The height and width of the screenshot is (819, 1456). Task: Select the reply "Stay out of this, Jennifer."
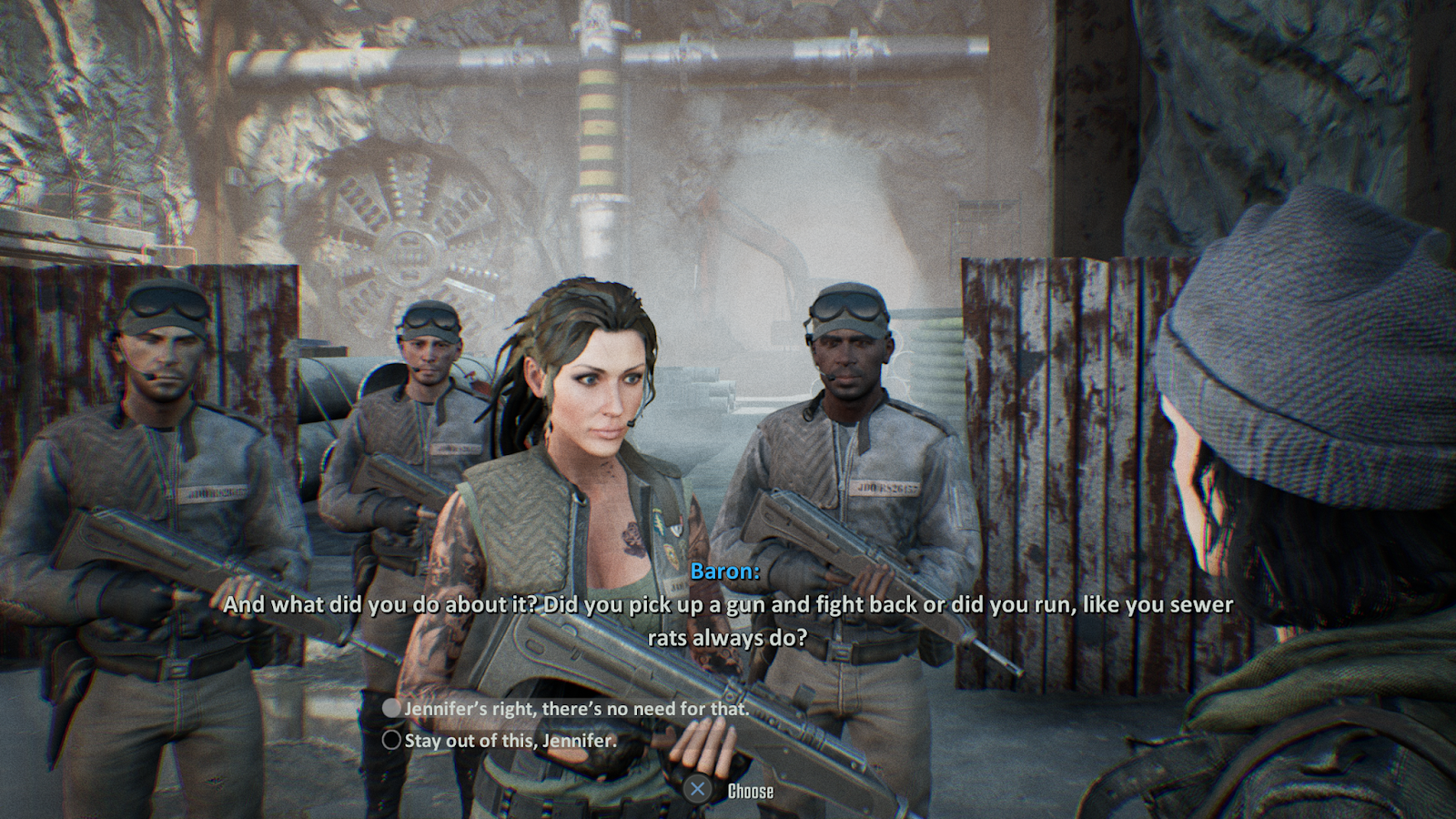(510, 740)
